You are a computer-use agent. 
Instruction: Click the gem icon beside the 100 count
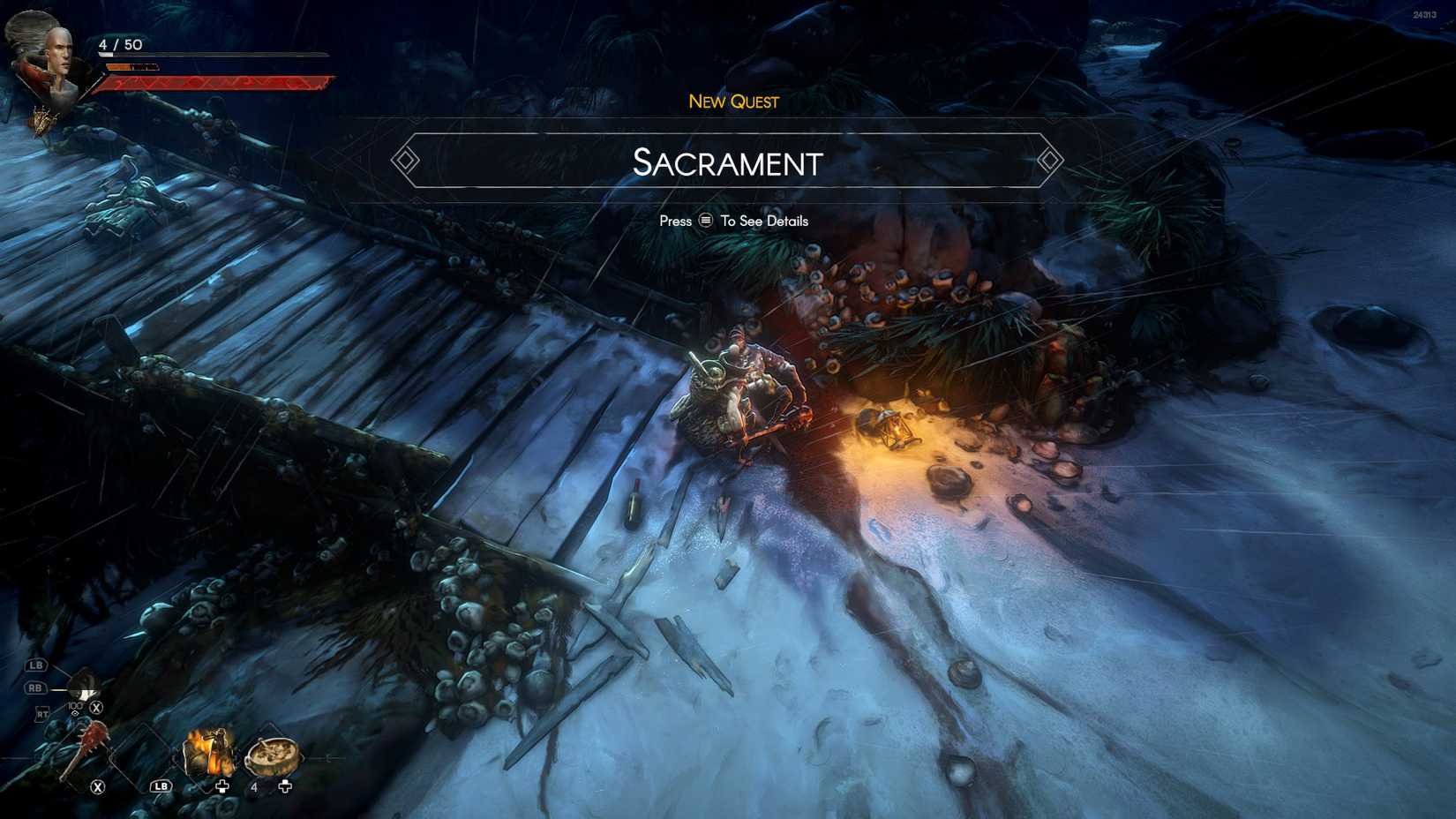click(x=75, y=713)
